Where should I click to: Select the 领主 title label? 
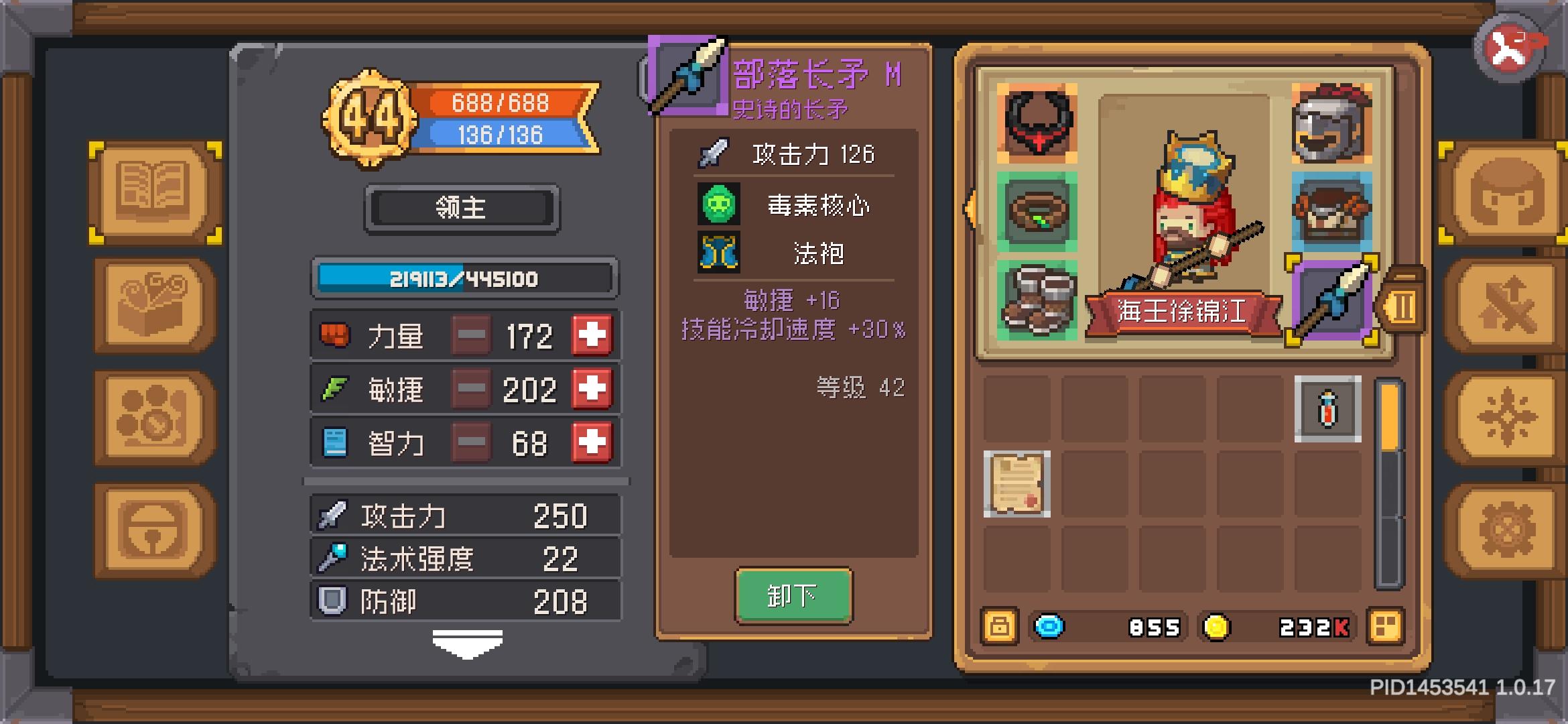tap(462, 206)
